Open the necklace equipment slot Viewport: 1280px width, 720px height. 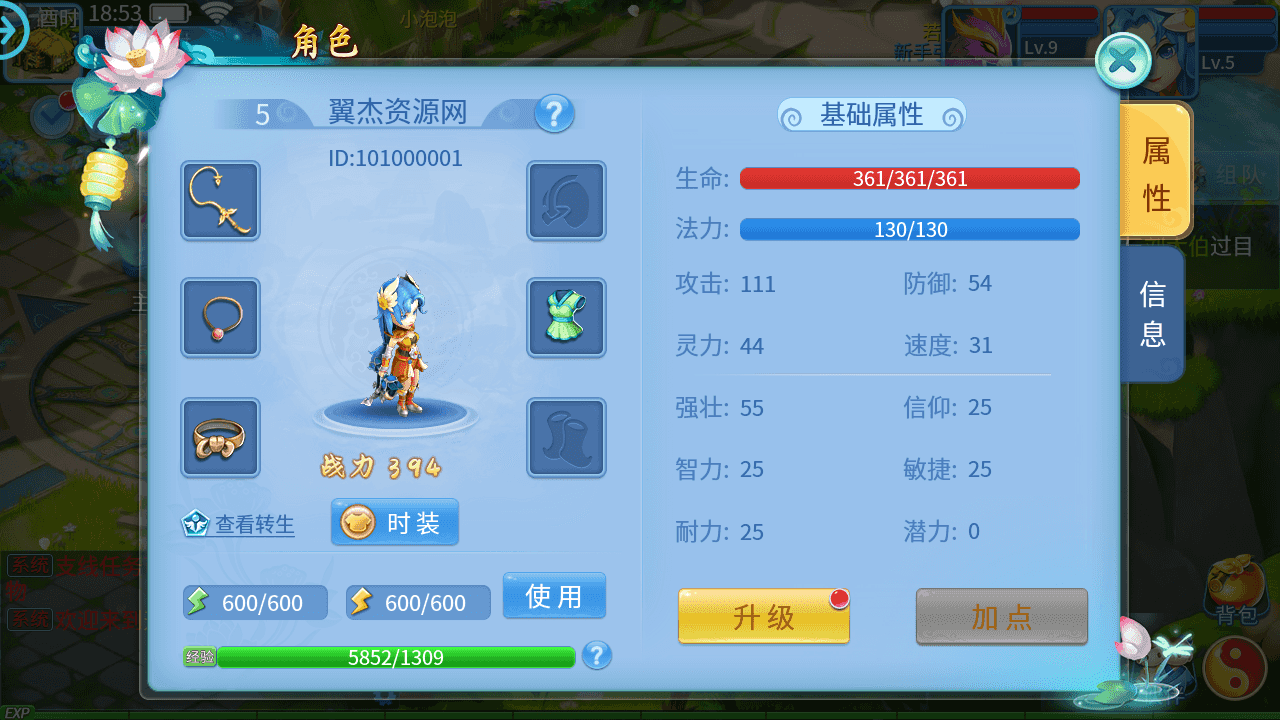click(x=219, y=318)
